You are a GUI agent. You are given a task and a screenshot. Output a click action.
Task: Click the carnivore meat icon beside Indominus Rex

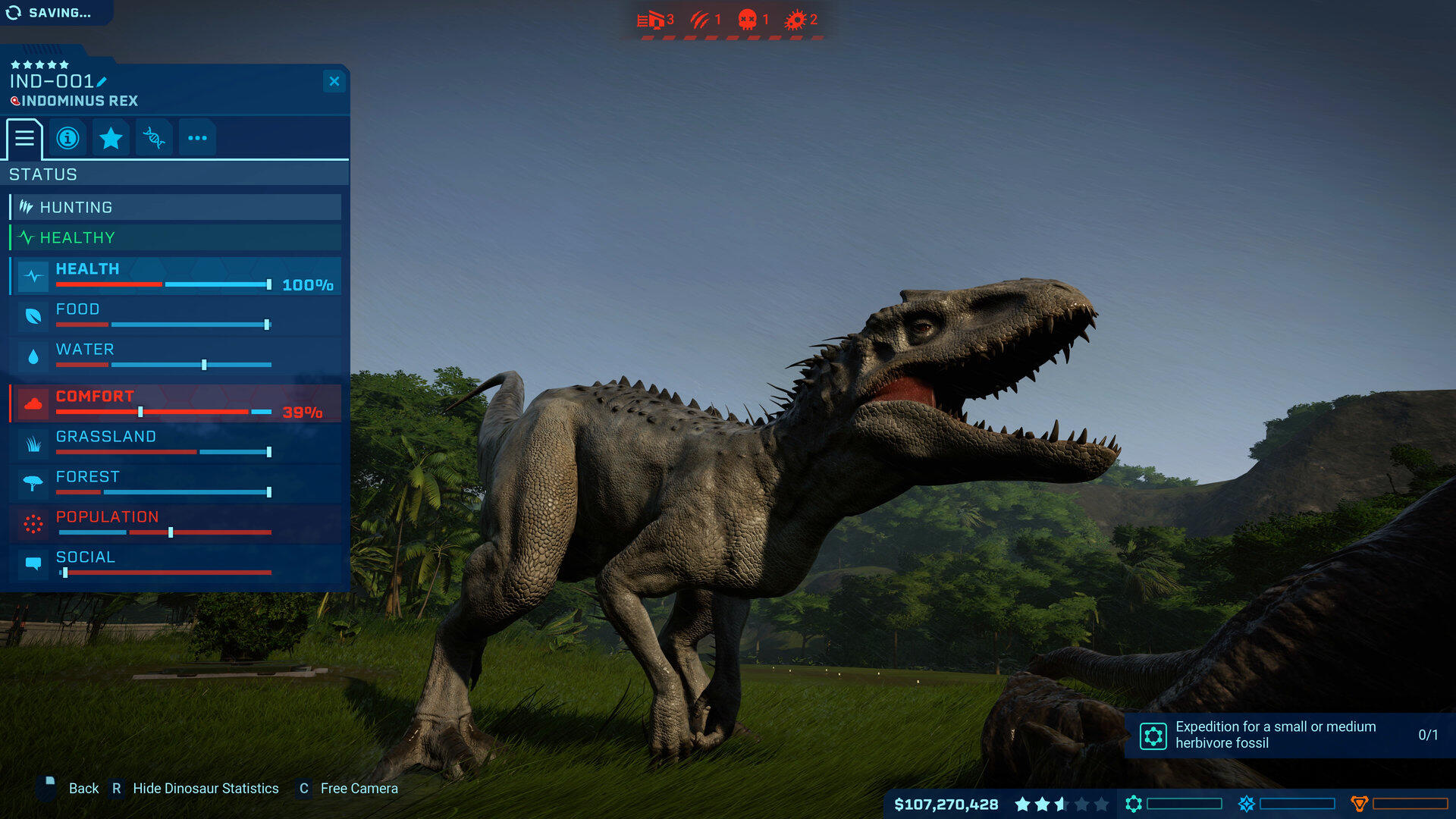click(17, 101)
